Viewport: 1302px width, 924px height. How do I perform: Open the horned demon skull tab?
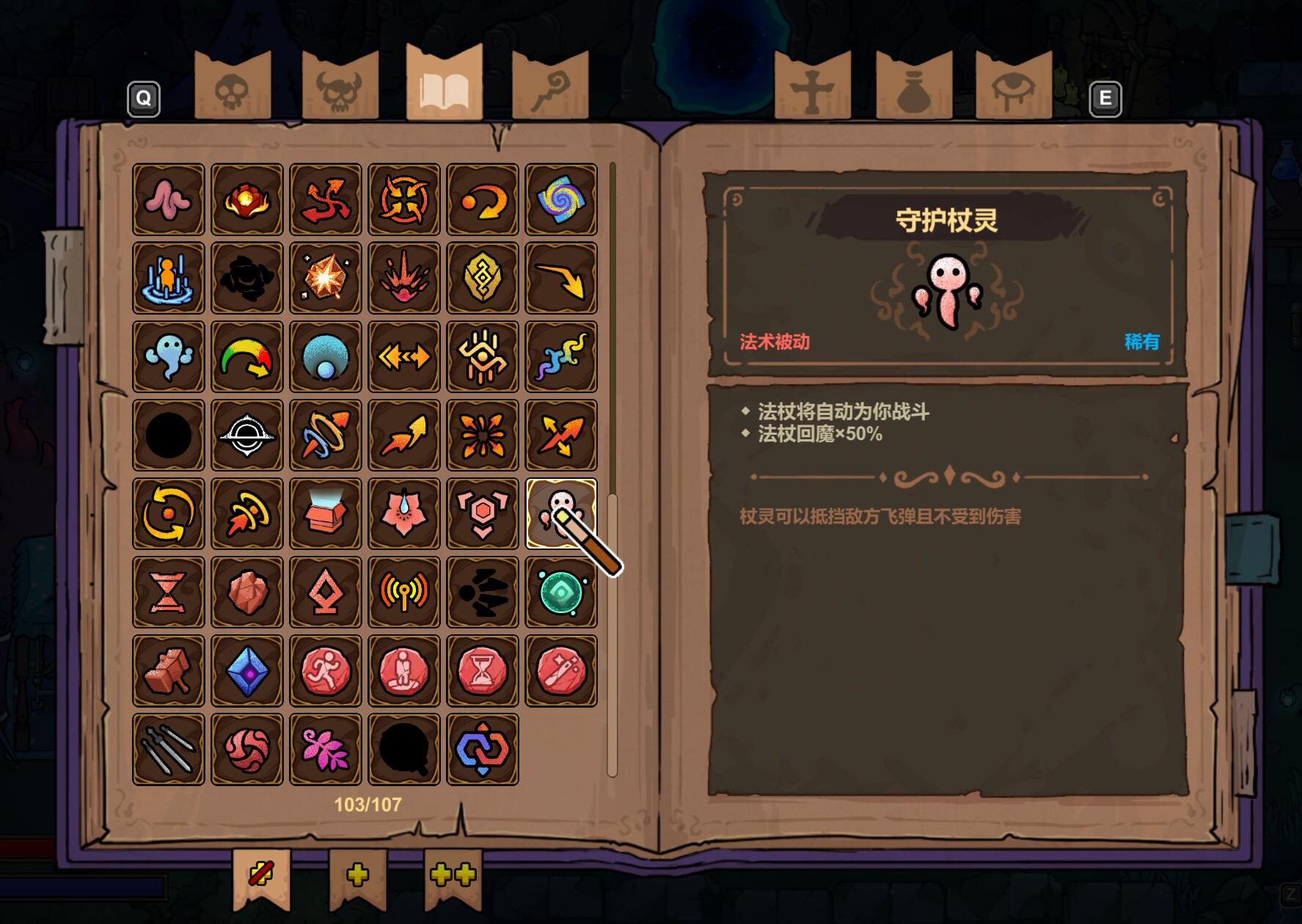[x=340, y=89]
